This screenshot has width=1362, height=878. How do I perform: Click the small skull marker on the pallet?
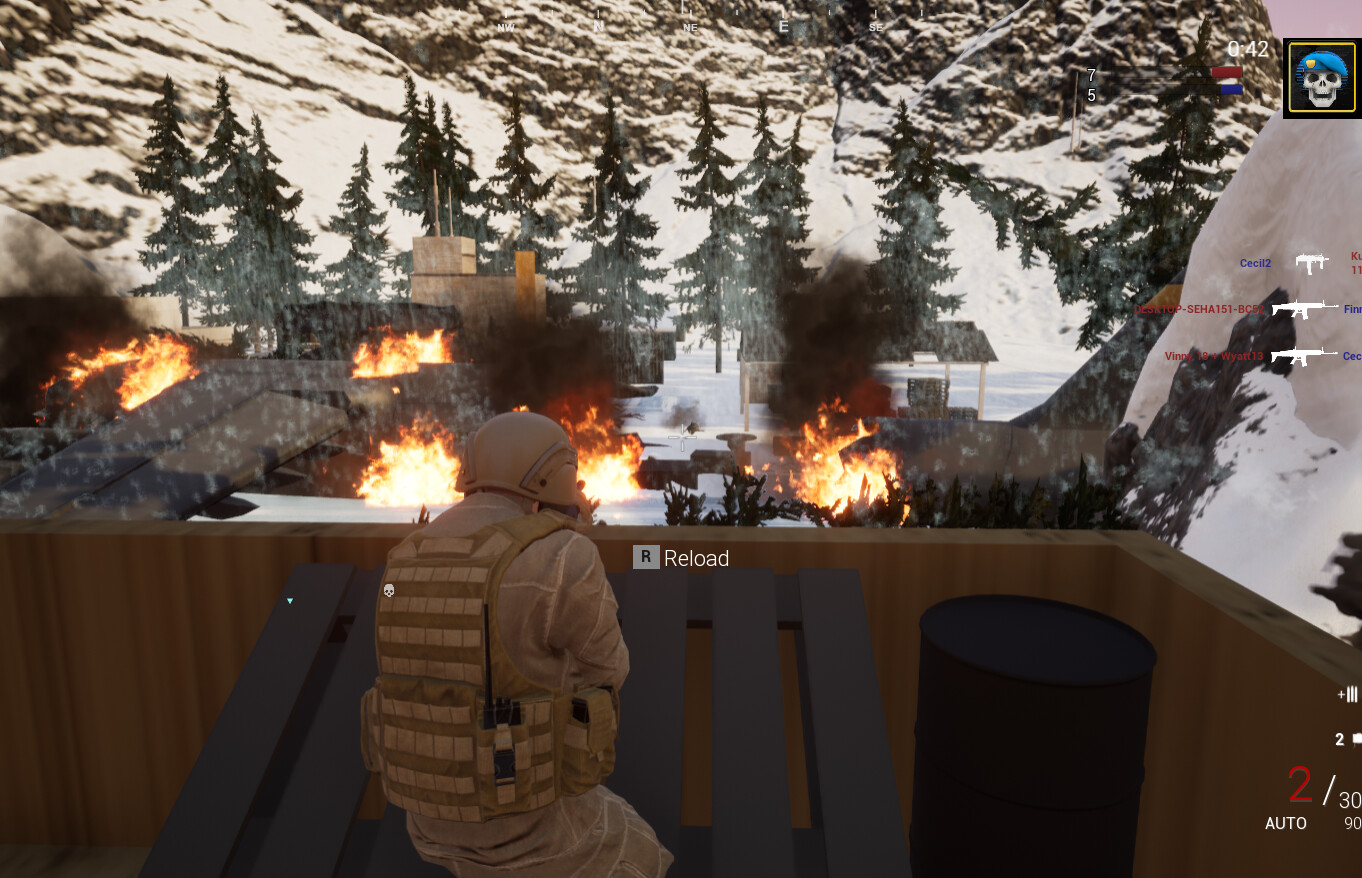388,591
